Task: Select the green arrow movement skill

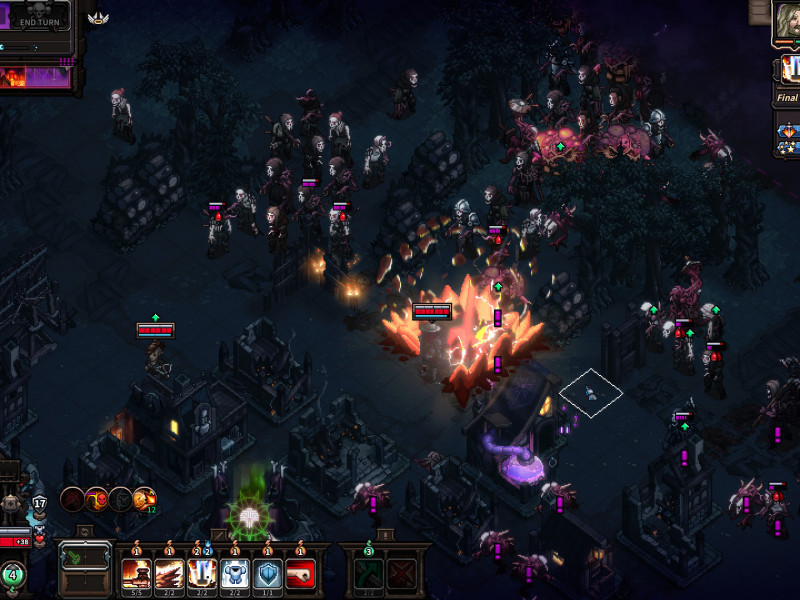Action: (368, 574)
